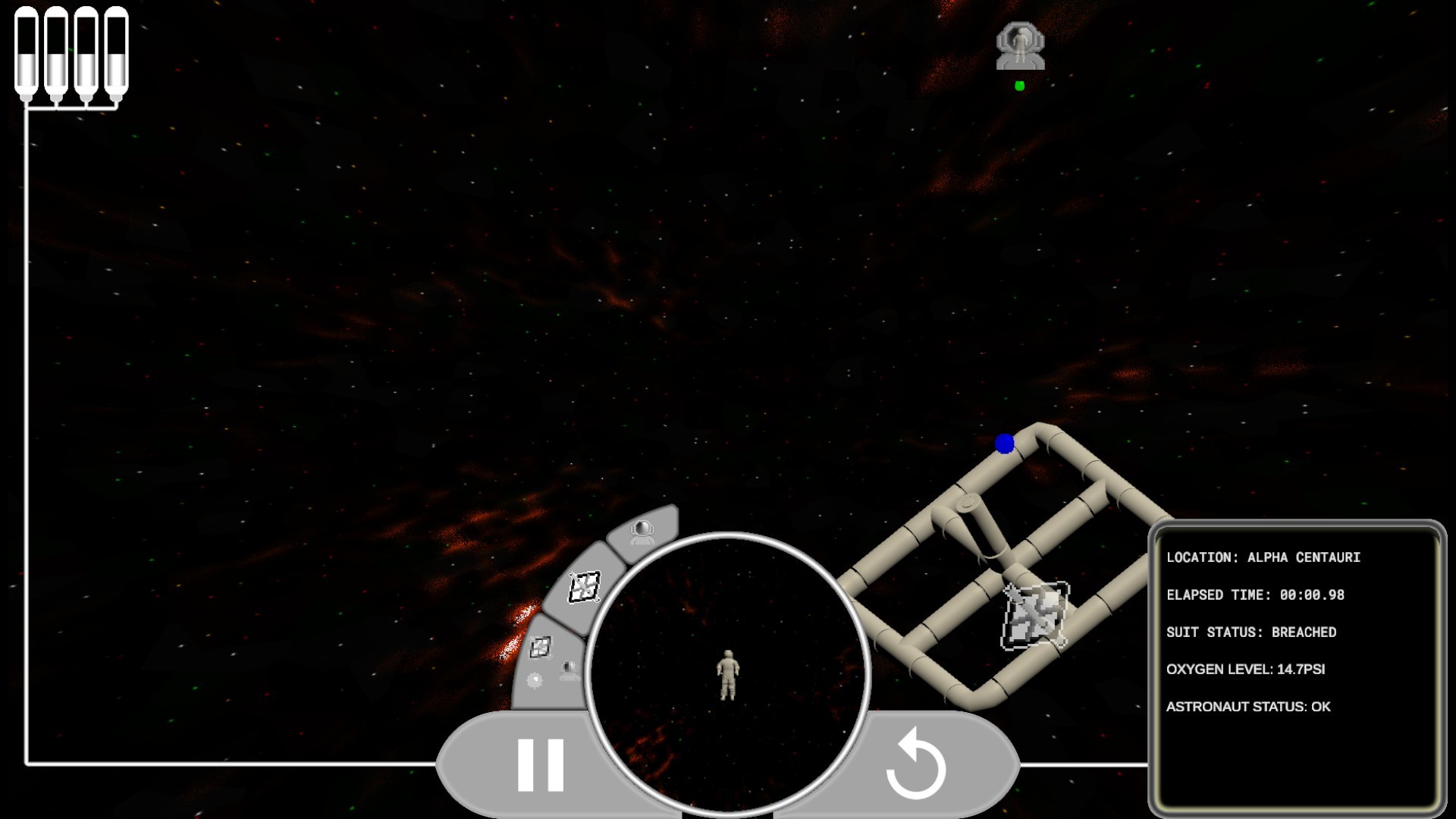Click the small patch kit icon
Screen dimensions: 1456x819
pos(539,648)
